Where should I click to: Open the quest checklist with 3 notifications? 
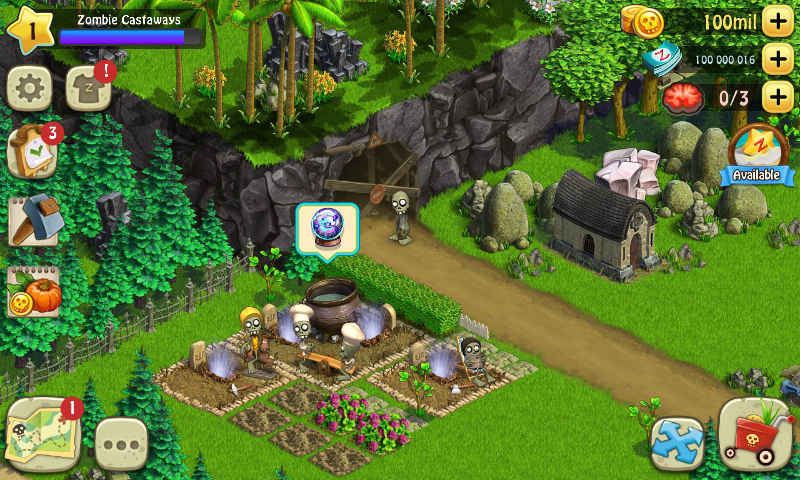[x=31, y=152]
